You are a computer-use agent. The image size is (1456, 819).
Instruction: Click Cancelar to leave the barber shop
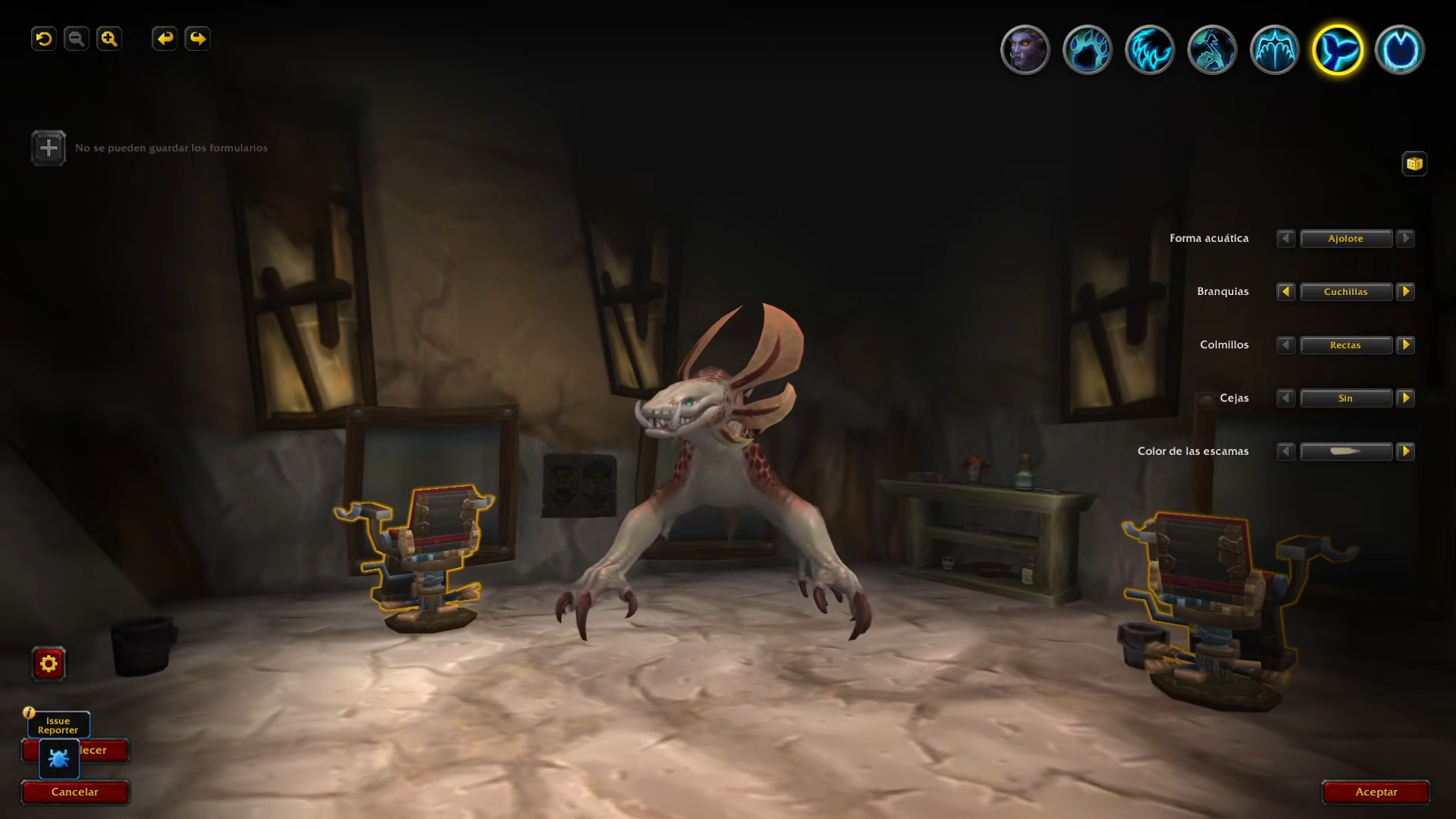[x=74, y=792]
